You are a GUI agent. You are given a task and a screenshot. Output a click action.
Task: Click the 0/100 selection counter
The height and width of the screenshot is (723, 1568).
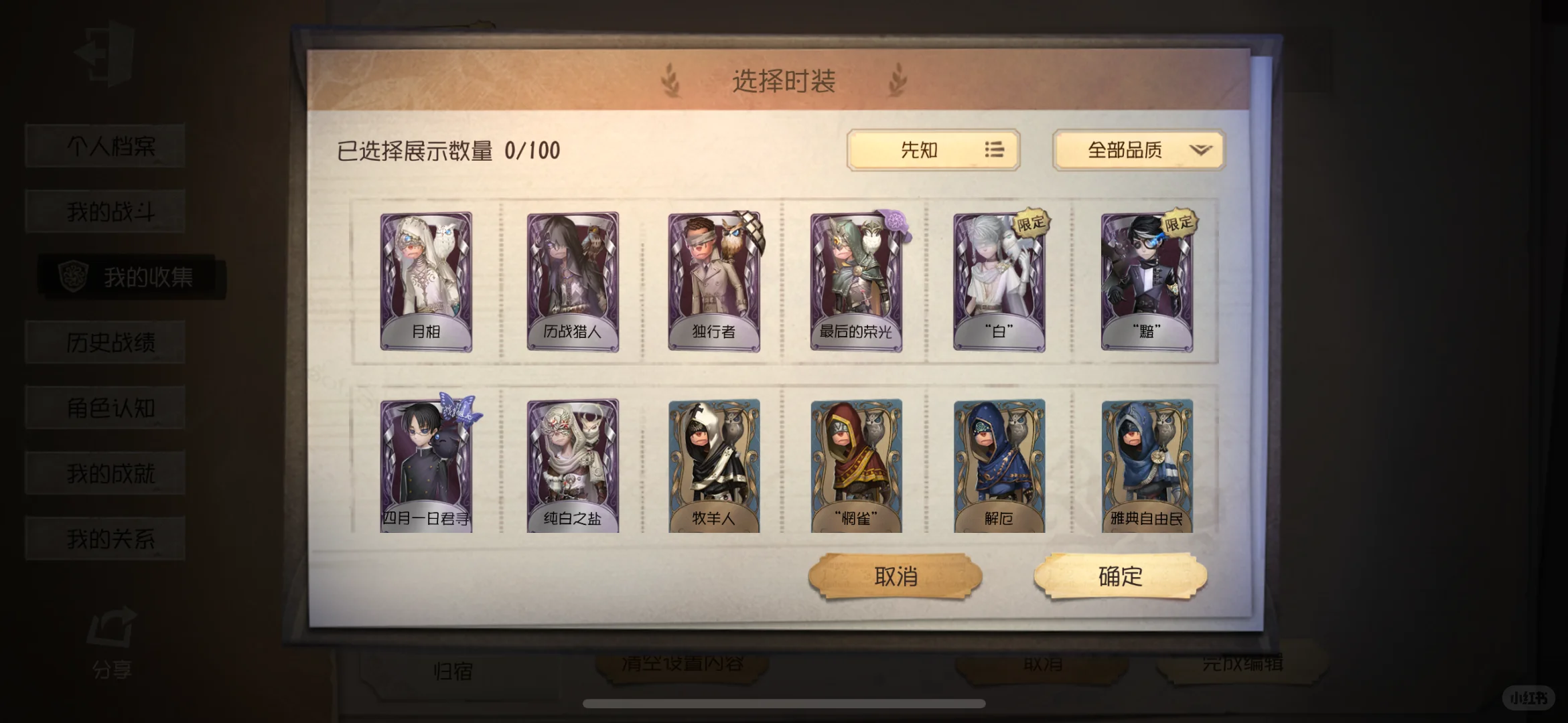coord(532,150)
